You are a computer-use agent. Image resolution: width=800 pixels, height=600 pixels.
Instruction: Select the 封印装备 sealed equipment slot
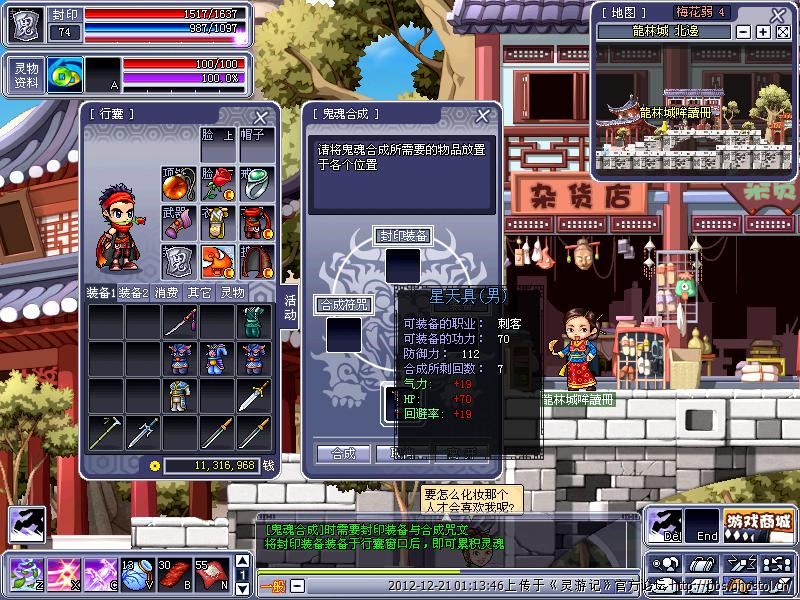(x=403, y=265)
